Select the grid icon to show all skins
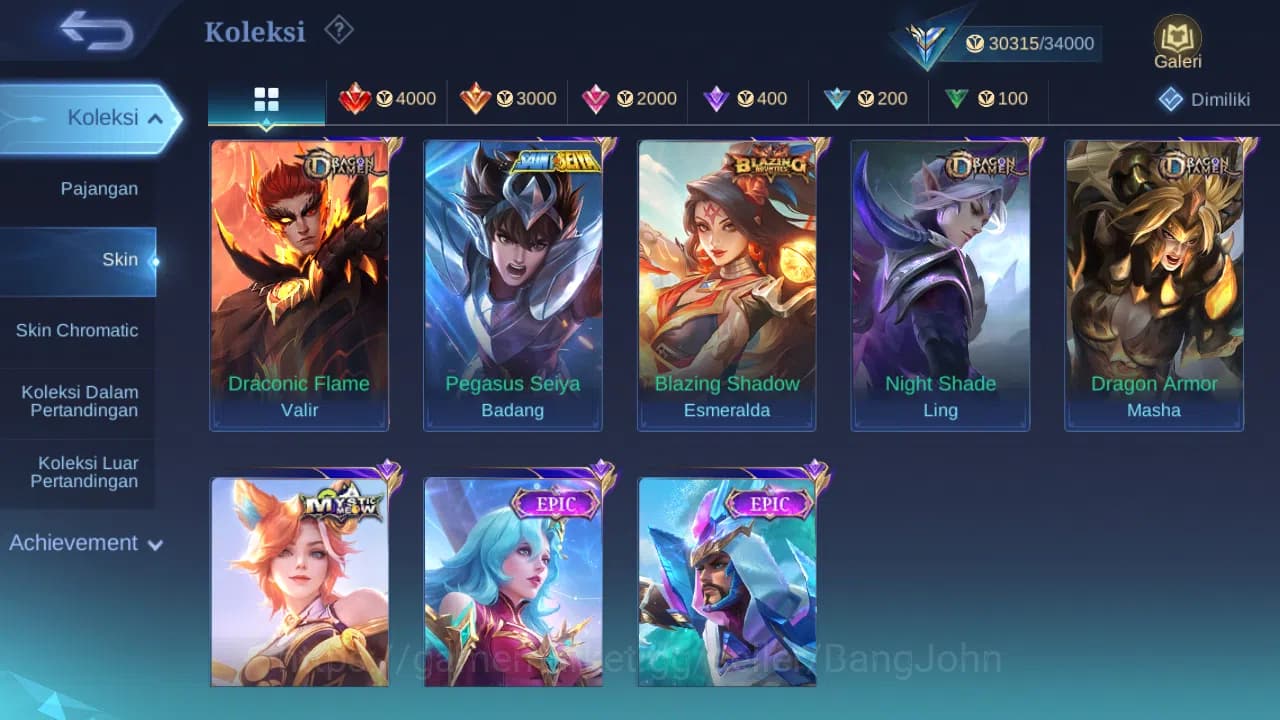The image size is (1280, 720). [x=265, y=100]
